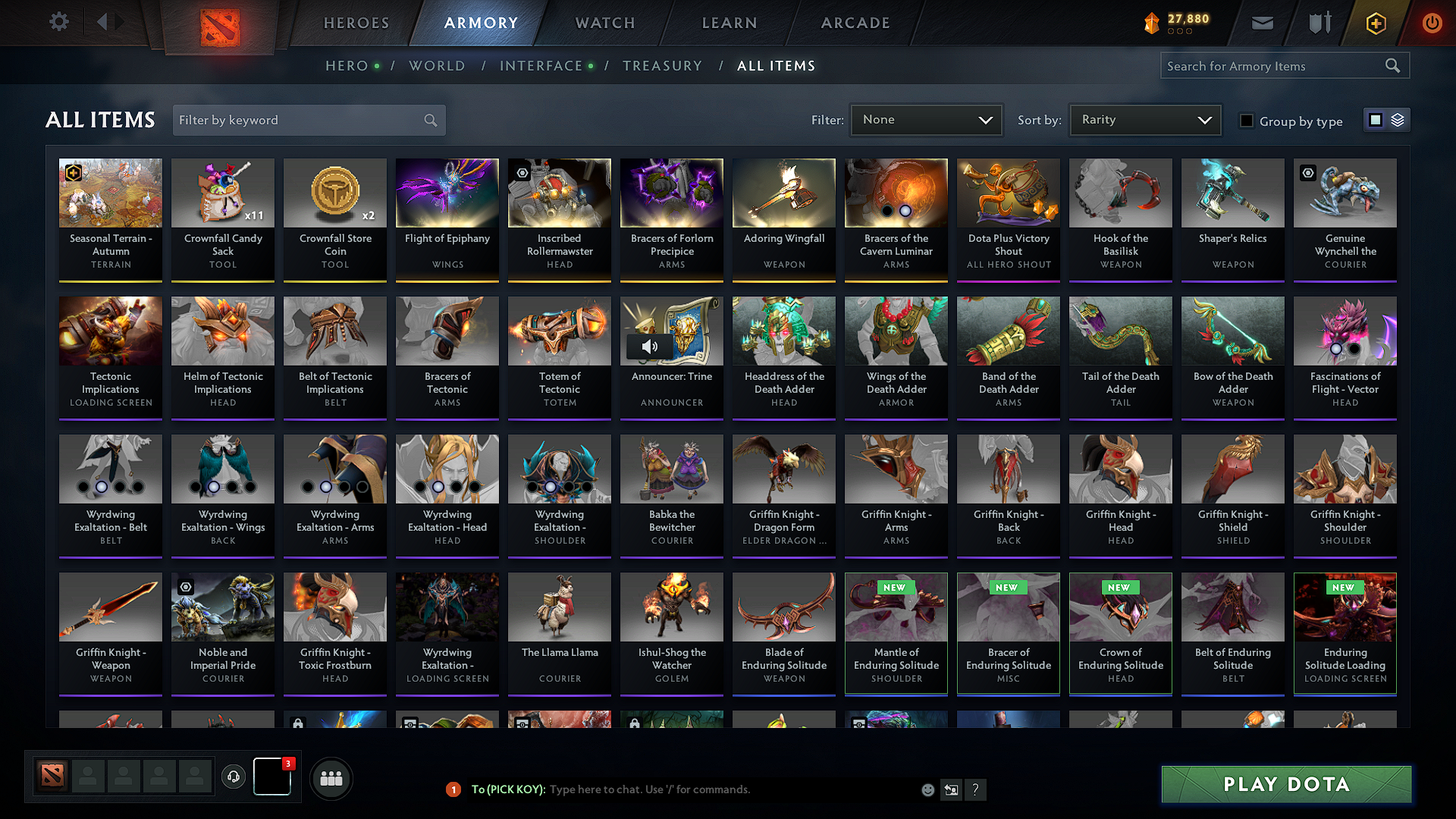
Task: Click the power/logout icon
Action: click(x=1432, y=23)
